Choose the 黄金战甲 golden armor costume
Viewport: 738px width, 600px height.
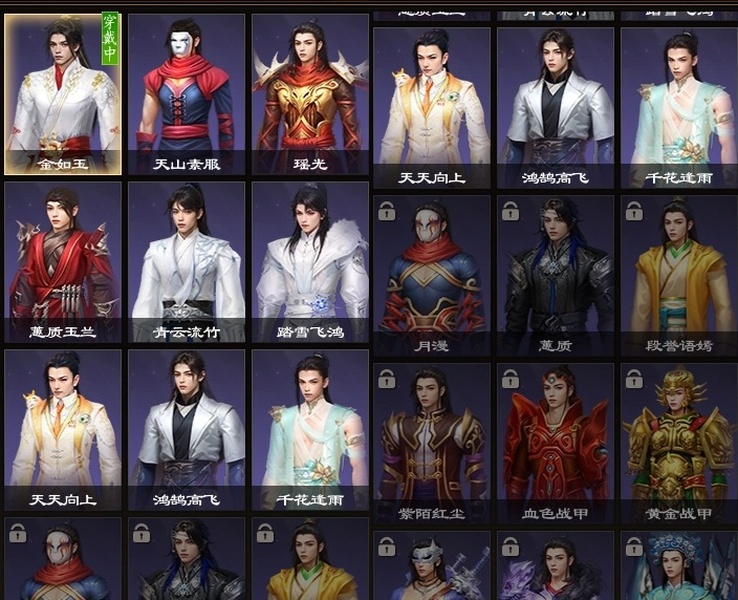tap(678, 443)
